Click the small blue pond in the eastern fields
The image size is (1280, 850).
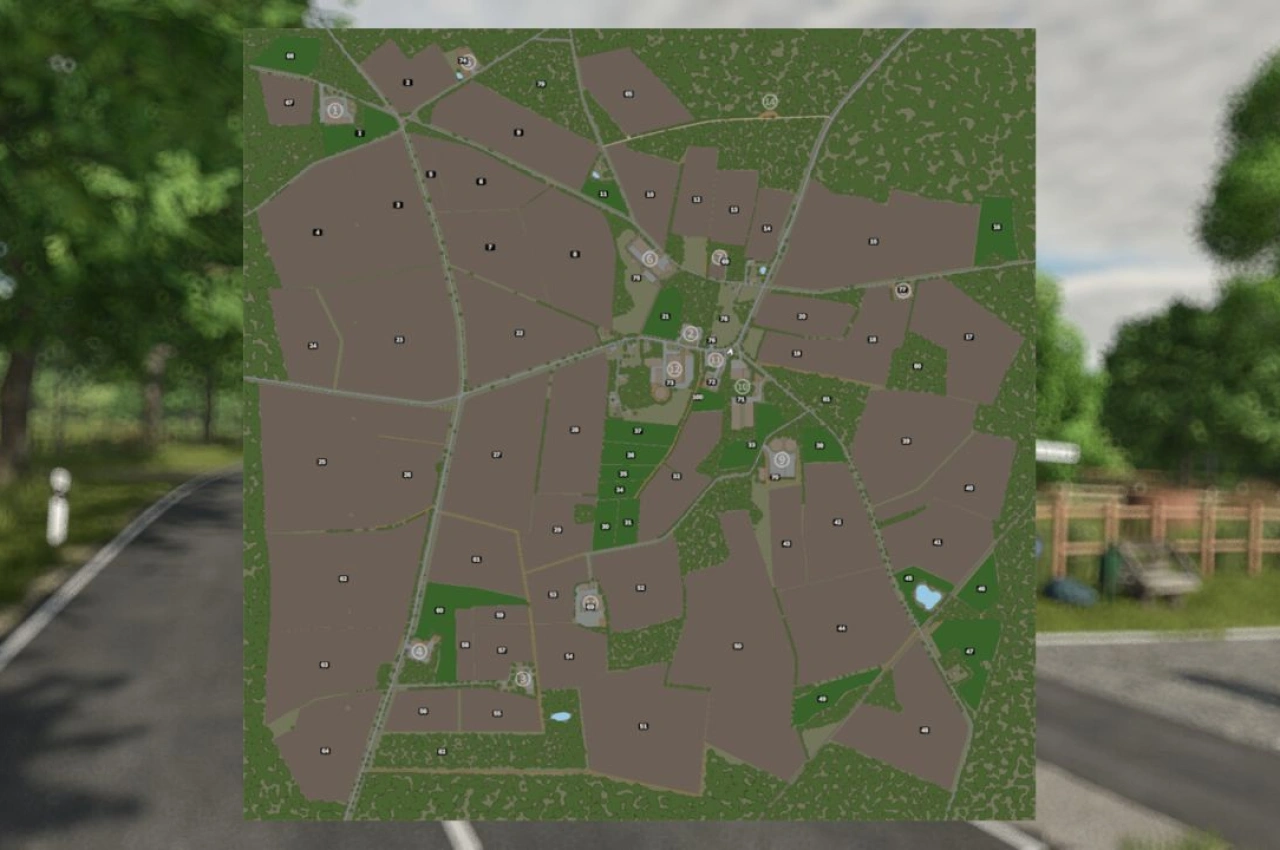tap(925, 597)
